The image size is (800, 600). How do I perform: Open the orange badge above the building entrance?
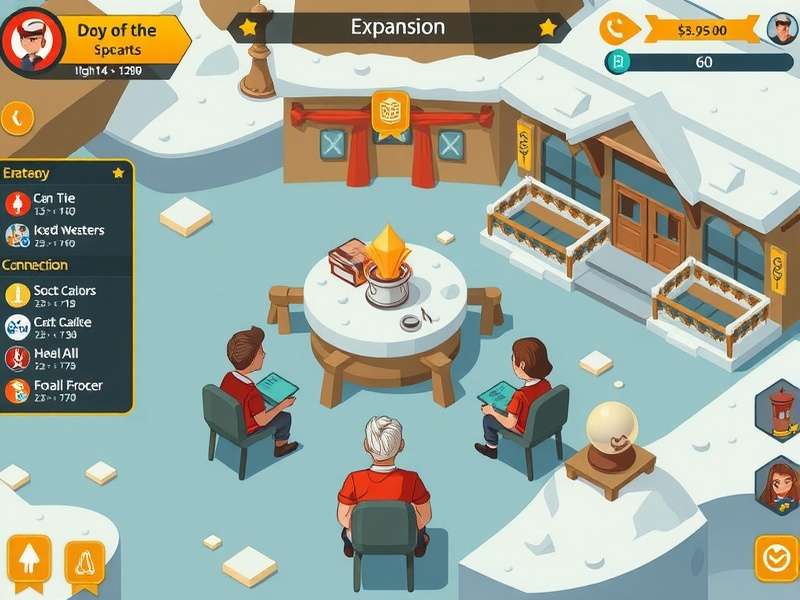point(390,112)
